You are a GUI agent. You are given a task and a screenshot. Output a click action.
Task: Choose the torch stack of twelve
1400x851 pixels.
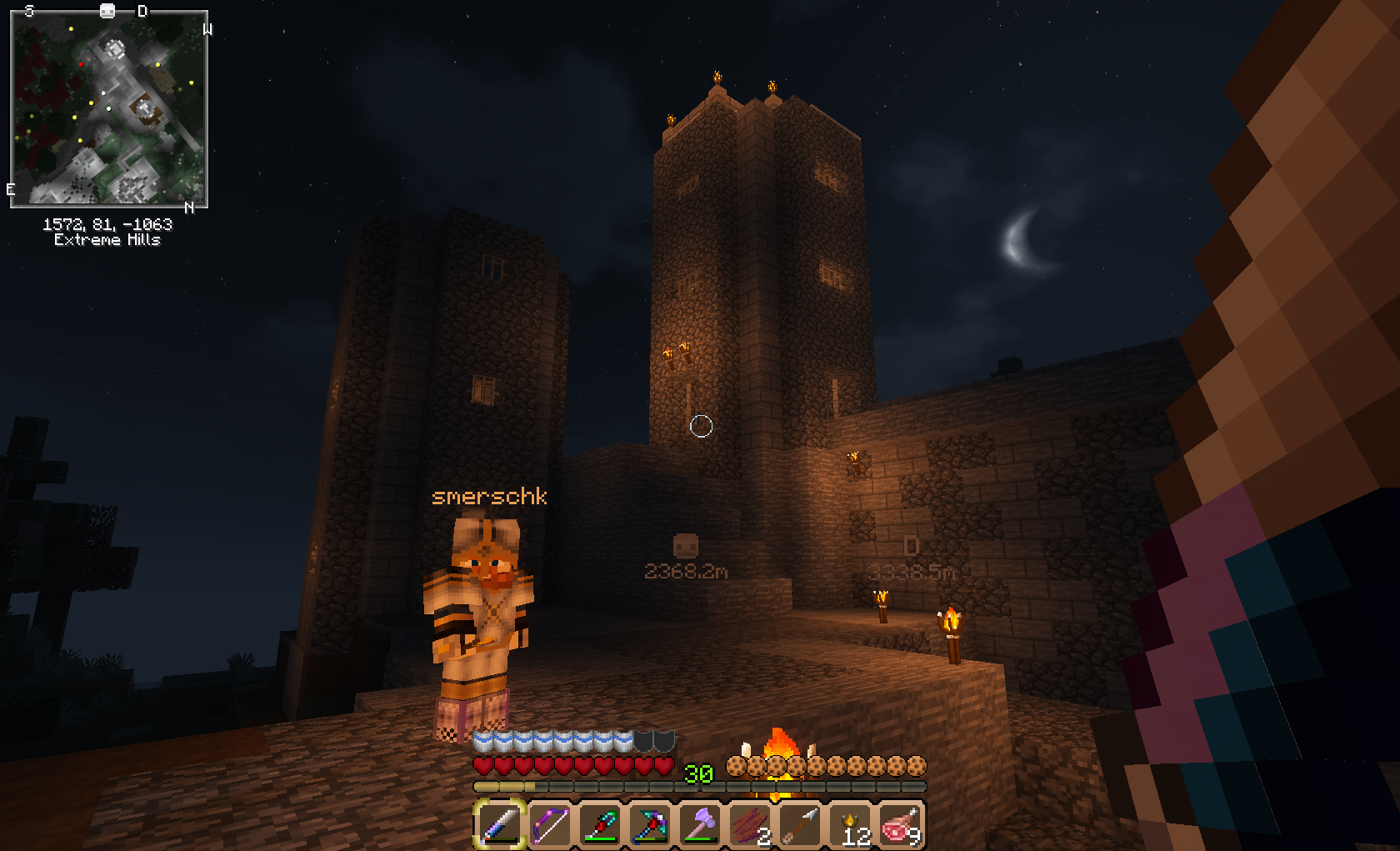[x=850, y=824]
